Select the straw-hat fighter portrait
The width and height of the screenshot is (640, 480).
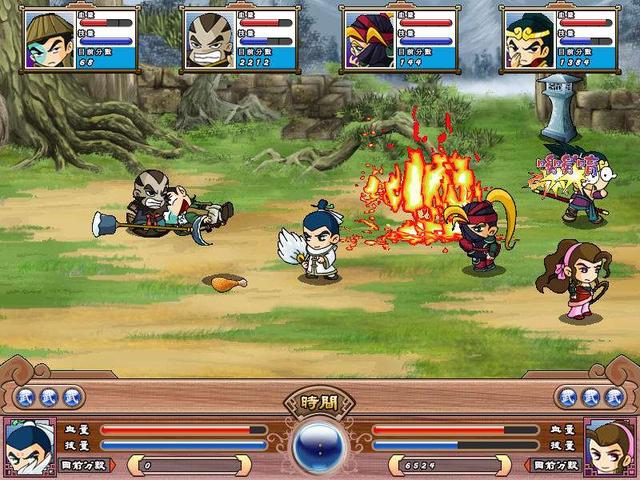pyautogui.click(x=49, y=40)
